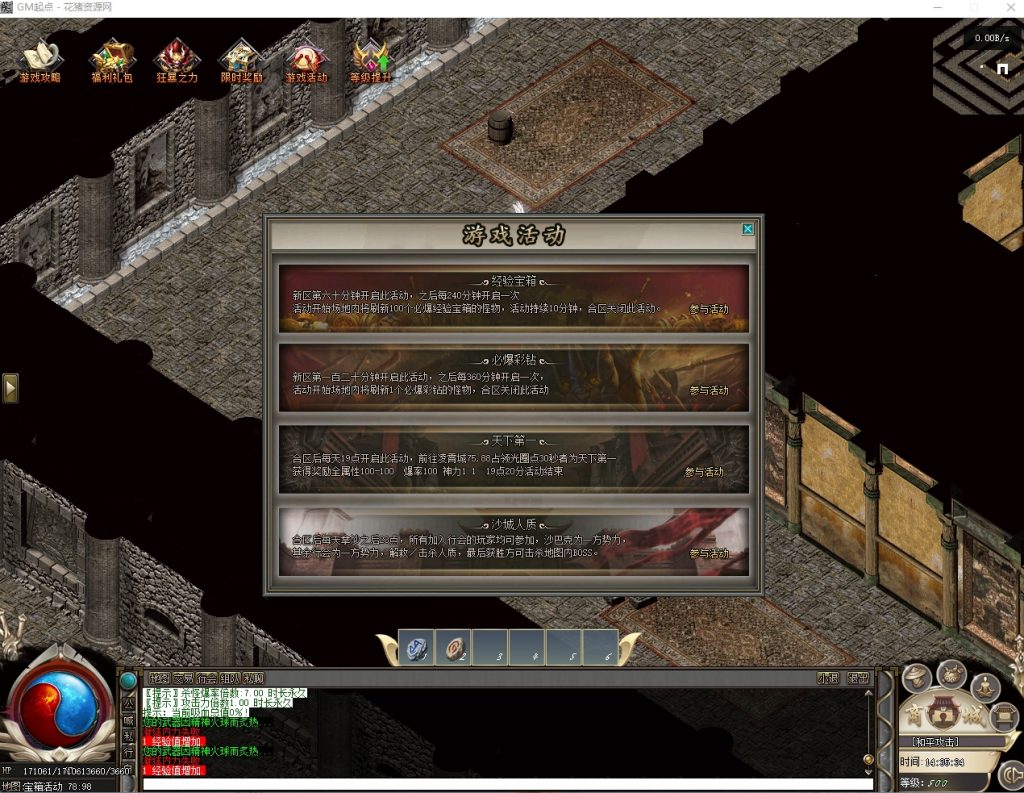
Task: Join the 必爆彩钻 event via 参与活动
Action: tap(709, 391)
